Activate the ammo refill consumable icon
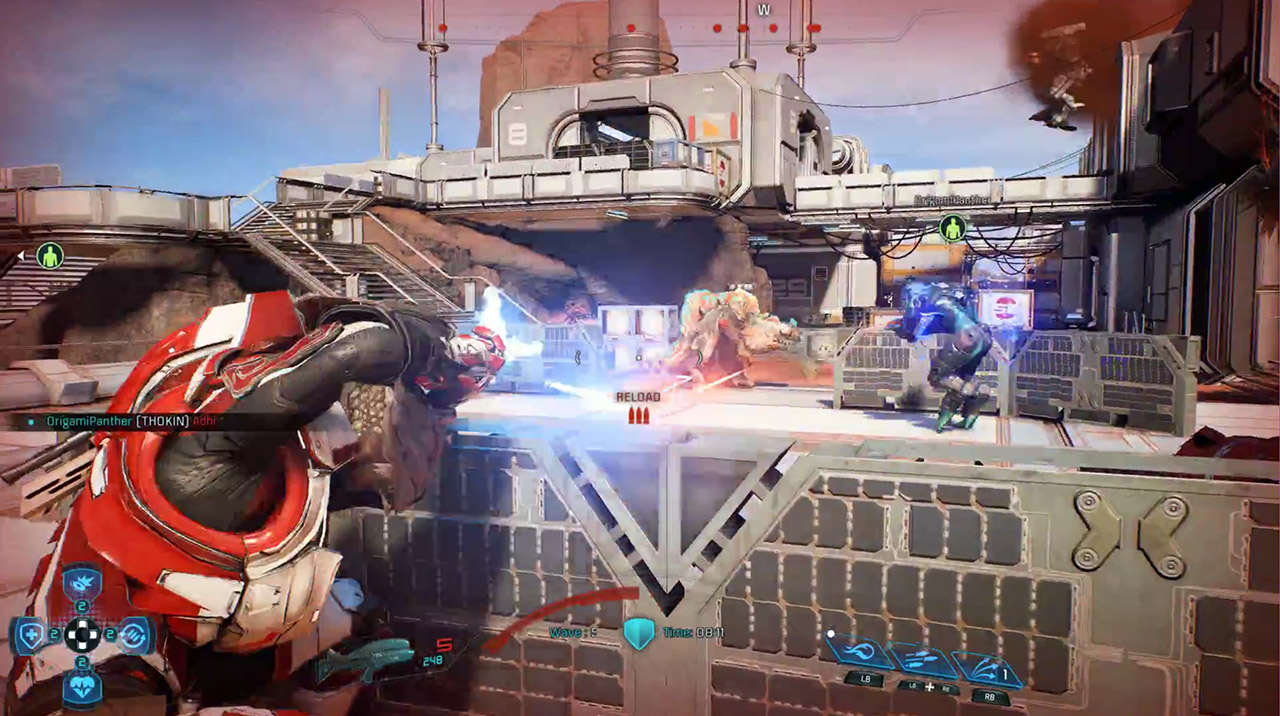This screenshot has height=716, width=1280. coord(134,634)
